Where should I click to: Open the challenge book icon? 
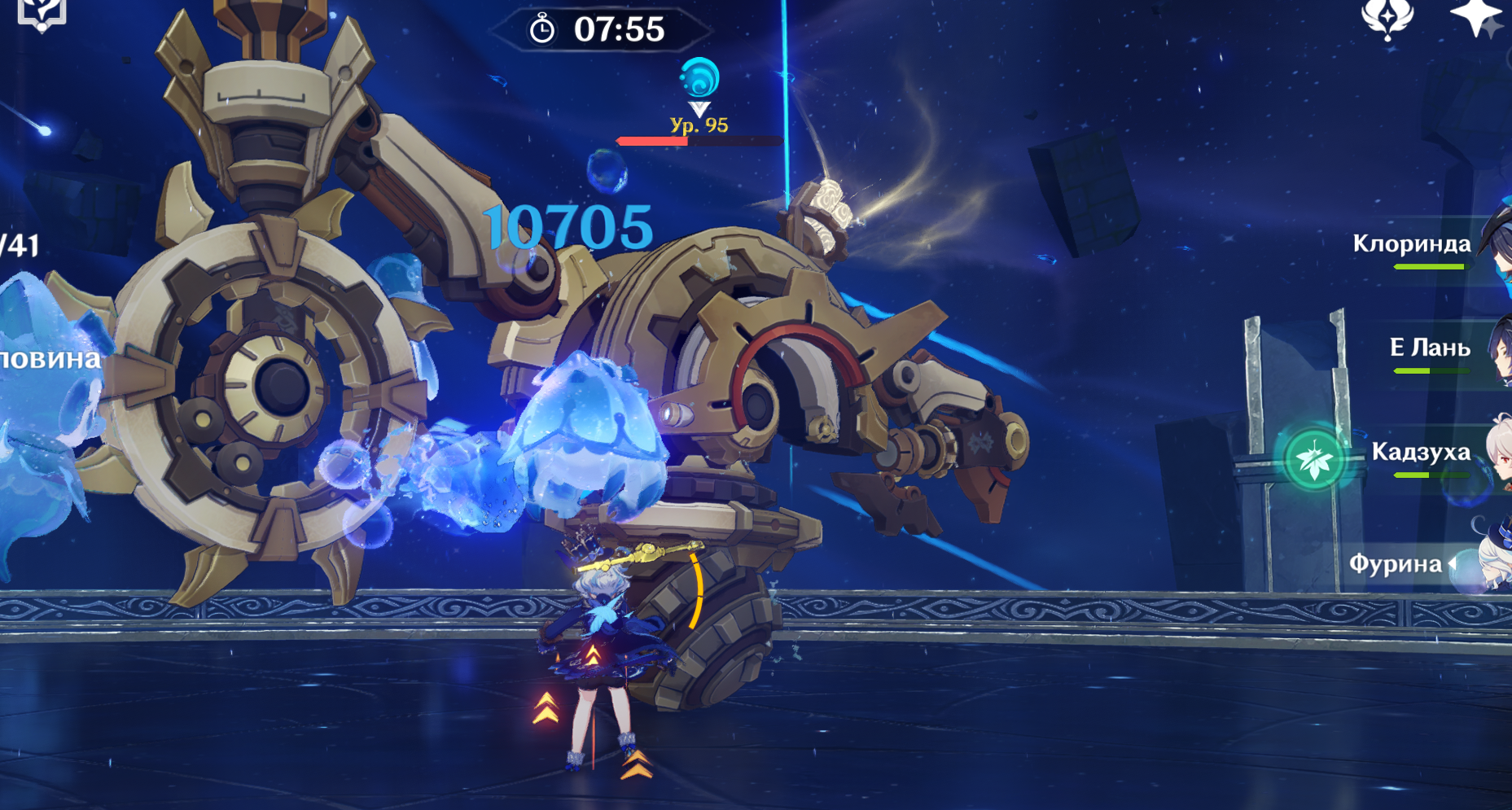pyautogui.click(x=41, y=13)
